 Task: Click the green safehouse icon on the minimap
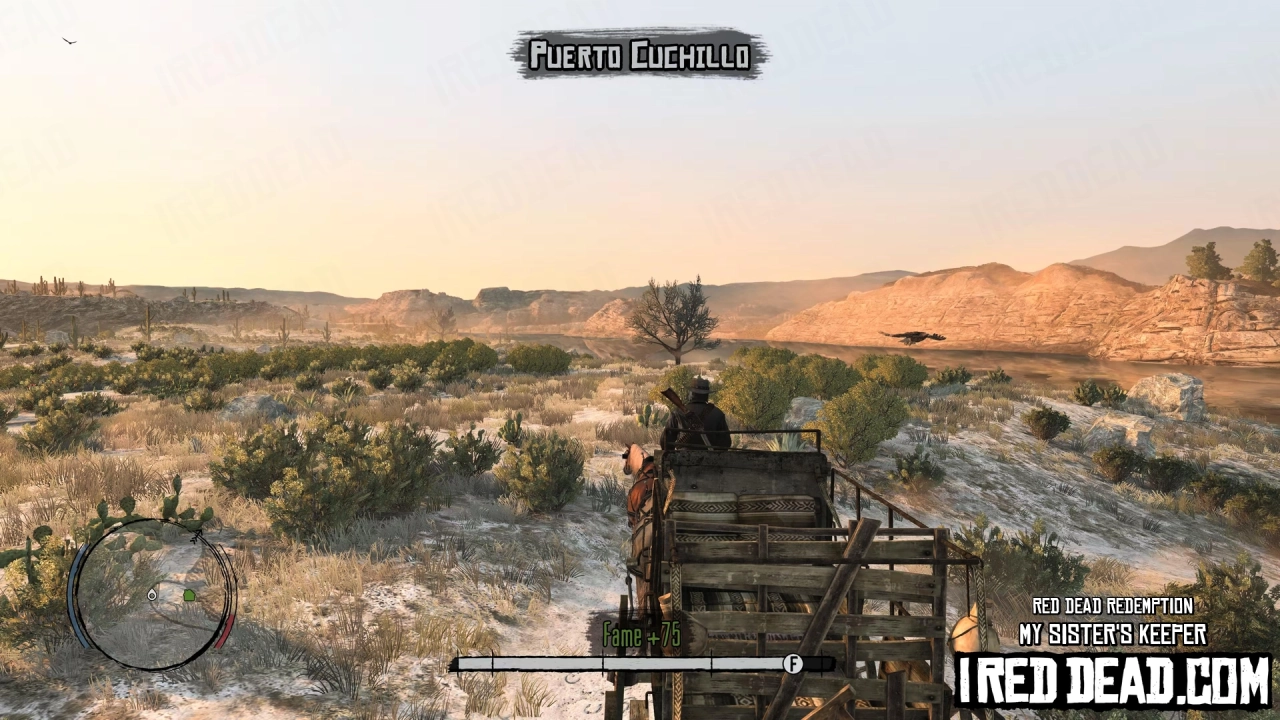tap(189, 594)
